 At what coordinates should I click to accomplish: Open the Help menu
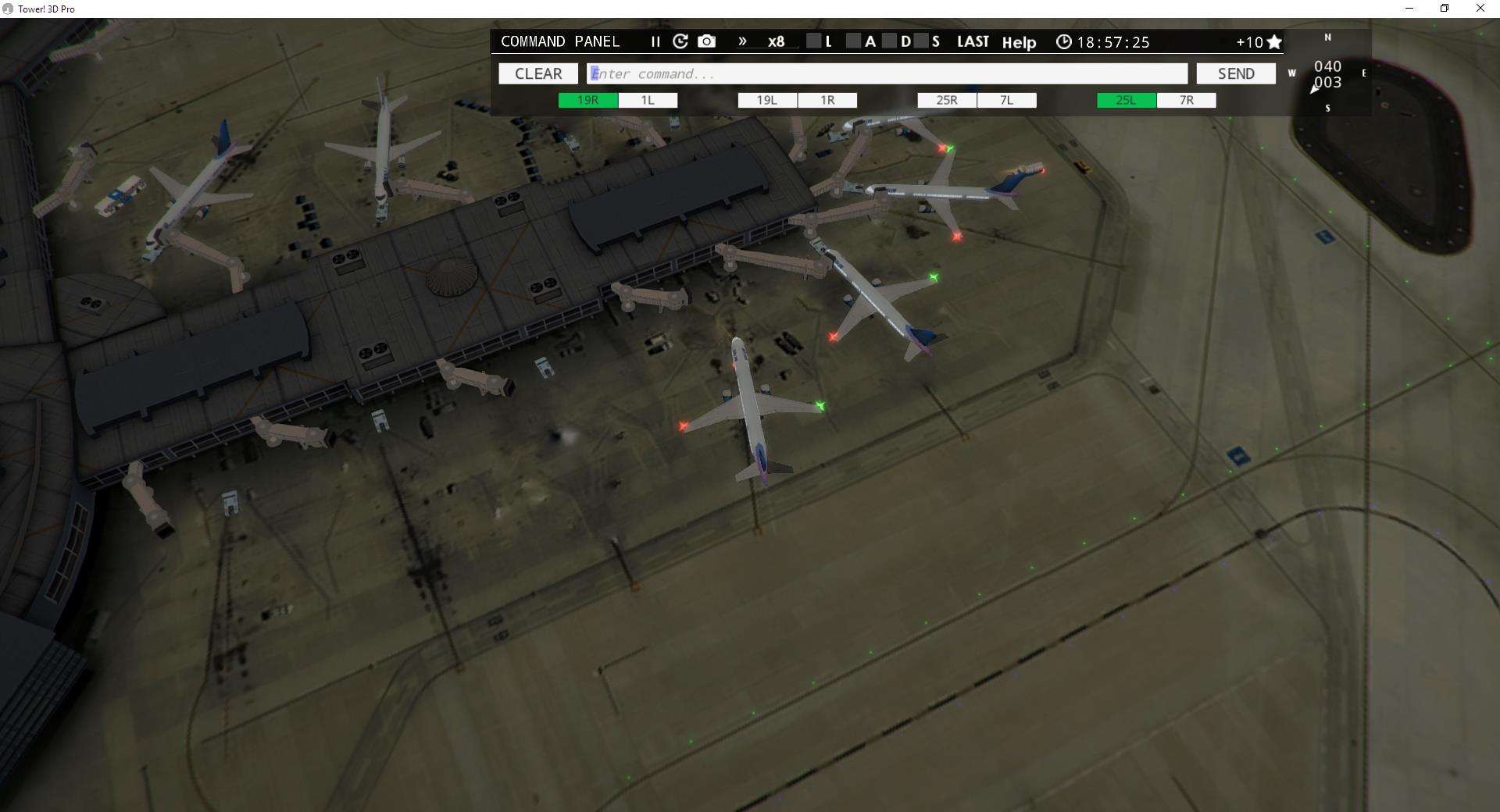pyautogui.click(x=1020, y=43)
